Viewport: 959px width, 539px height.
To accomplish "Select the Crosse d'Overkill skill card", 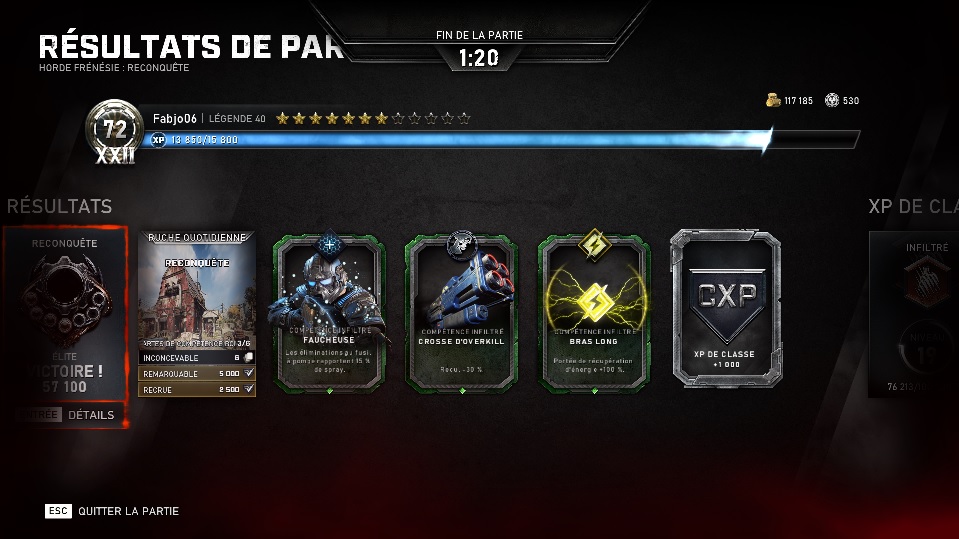I will 462,311.
